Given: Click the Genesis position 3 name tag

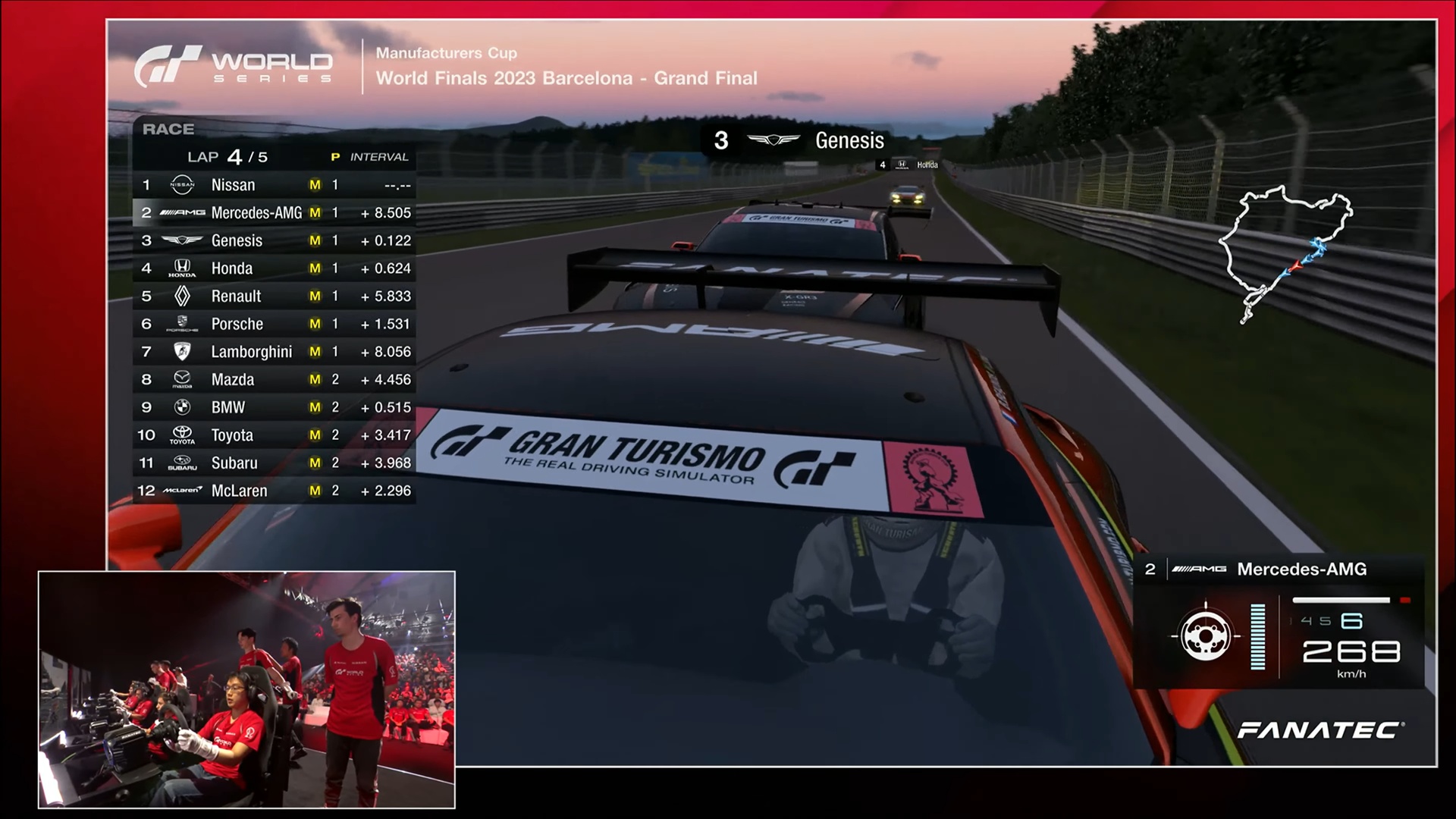Looking at the screenshot, I should click(x=798, y=141).
